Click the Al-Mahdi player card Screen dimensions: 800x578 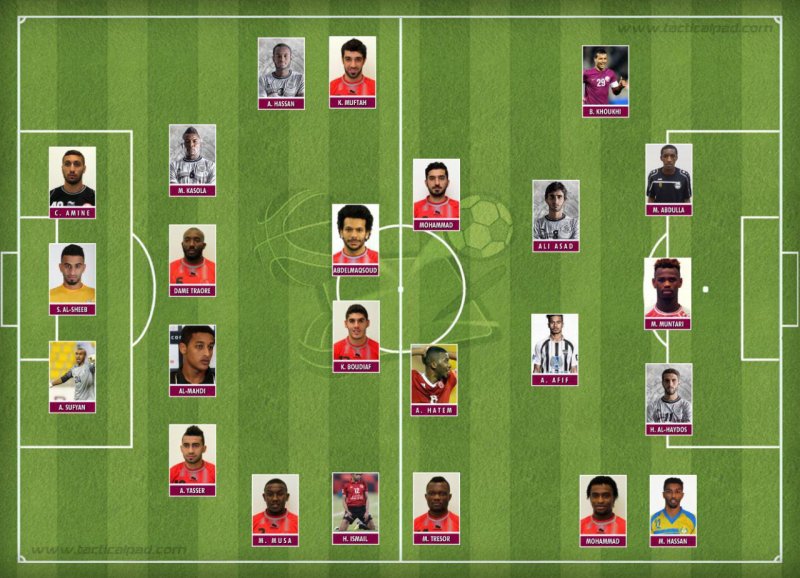(x=192, y=359)
